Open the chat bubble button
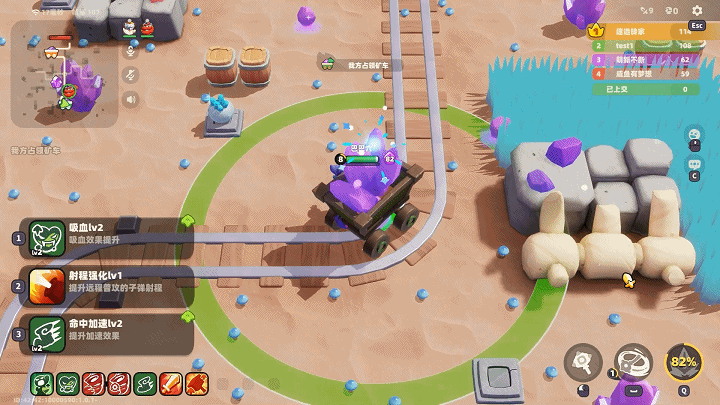The height and width of the screenshot is (405, 720). click(692, 164)
